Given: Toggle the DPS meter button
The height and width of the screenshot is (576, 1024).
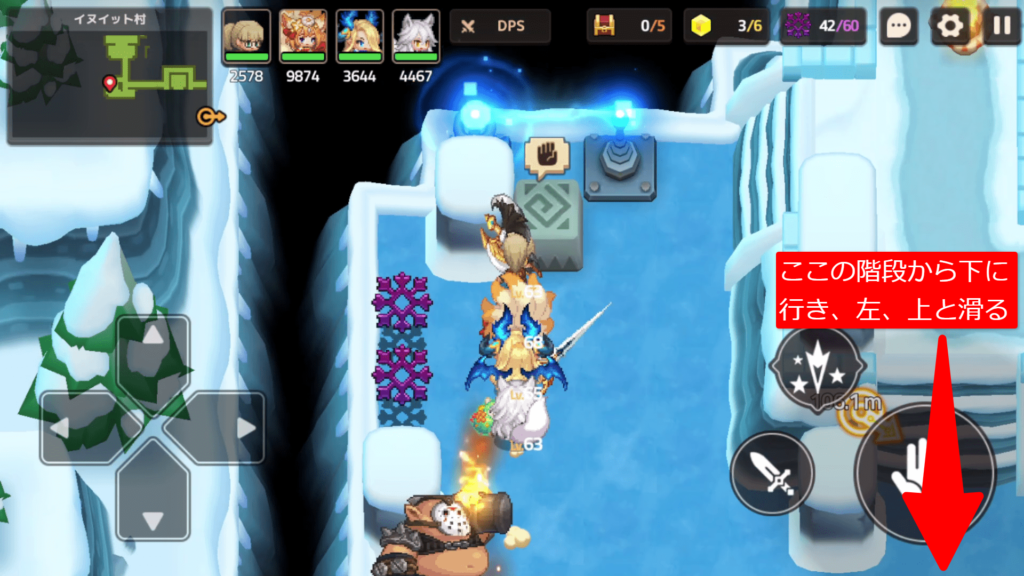Looking at the screenshot, I should (x=500, y=27).
